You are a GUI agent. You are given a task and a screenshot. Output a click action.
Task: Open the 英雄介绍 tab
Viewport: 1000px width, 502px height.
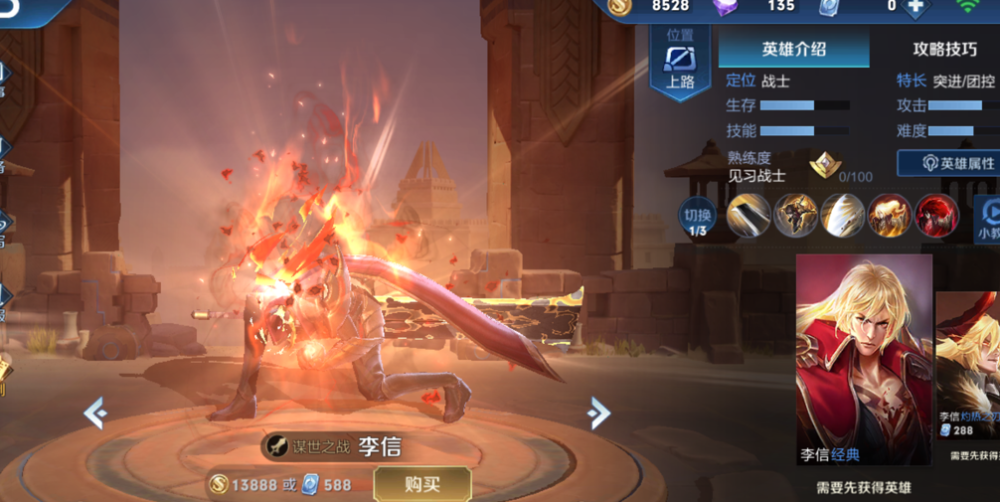[x=793, y=48]
